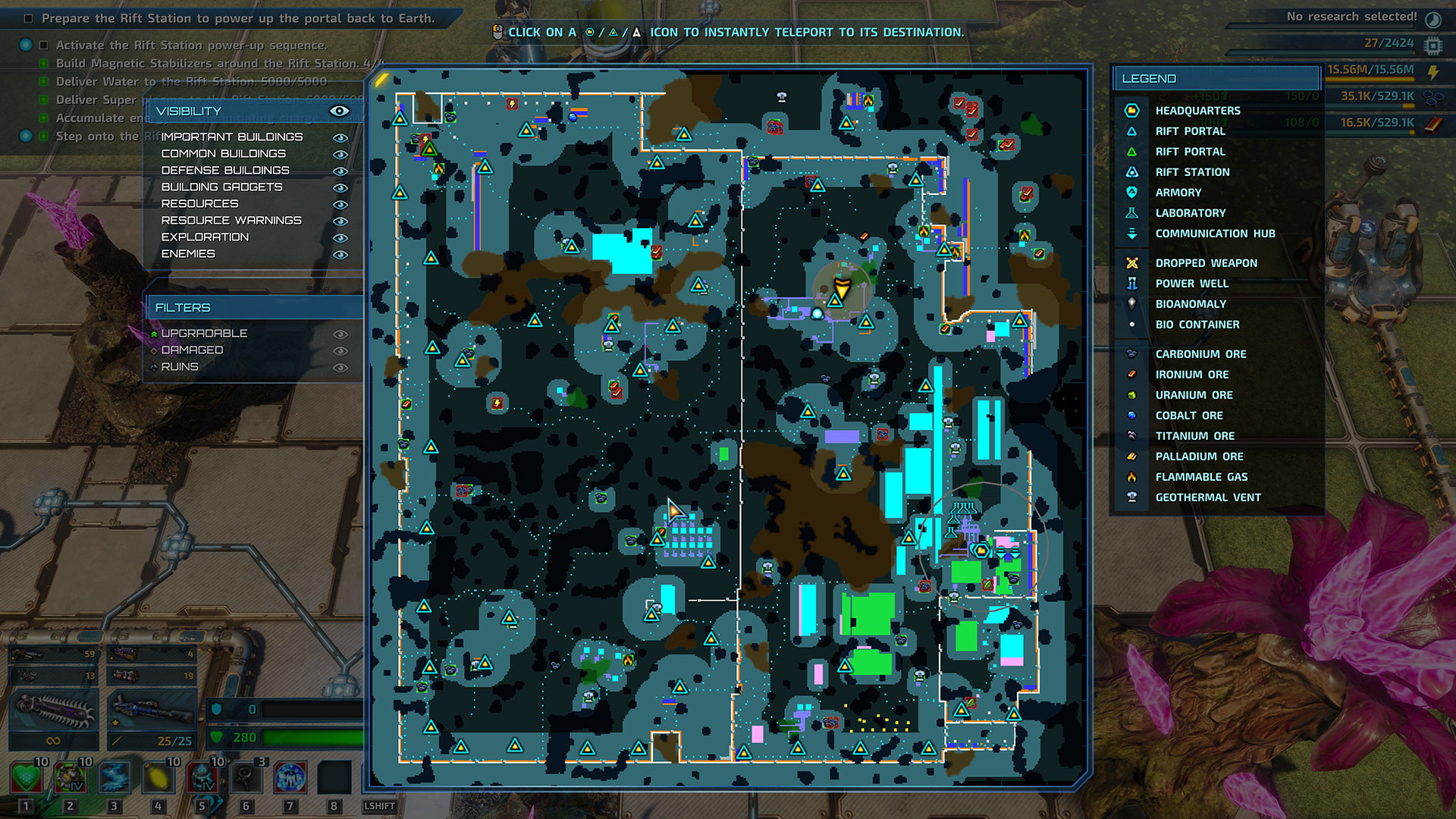Hide Enemies on the map

tap(340, 254)
